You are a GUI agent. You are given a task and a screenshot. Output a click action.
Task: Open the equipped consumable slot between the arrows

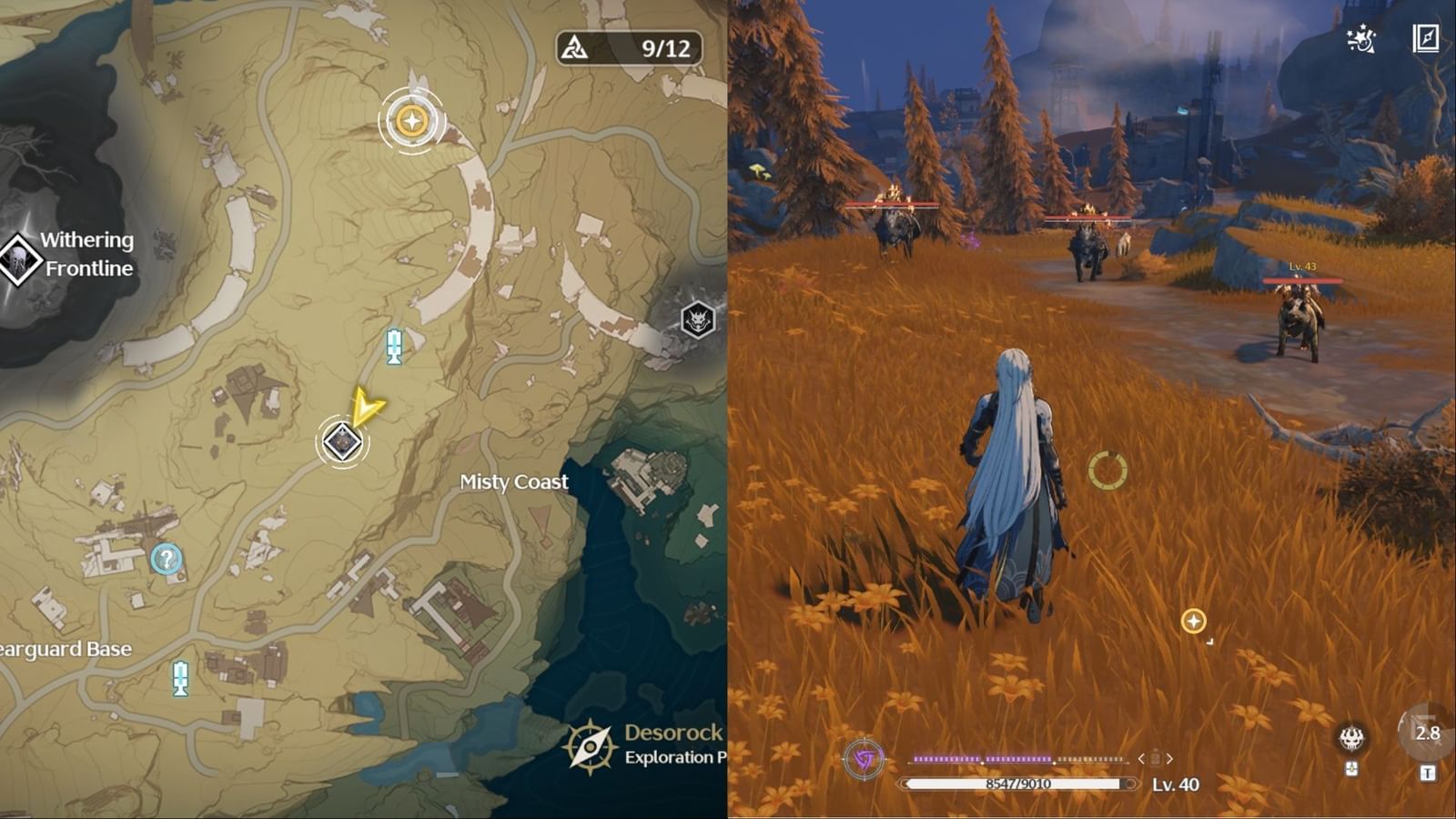[x=1156, y=757]
